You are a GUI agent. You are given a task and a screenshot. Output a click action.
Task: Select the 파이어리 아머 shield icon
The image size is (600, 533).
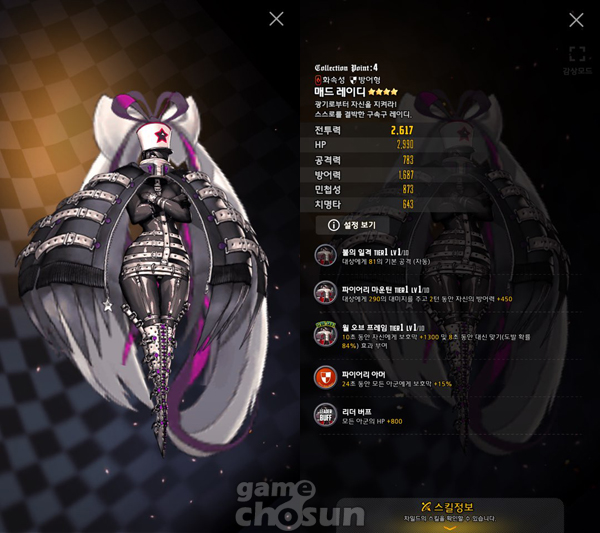point(325,377)
